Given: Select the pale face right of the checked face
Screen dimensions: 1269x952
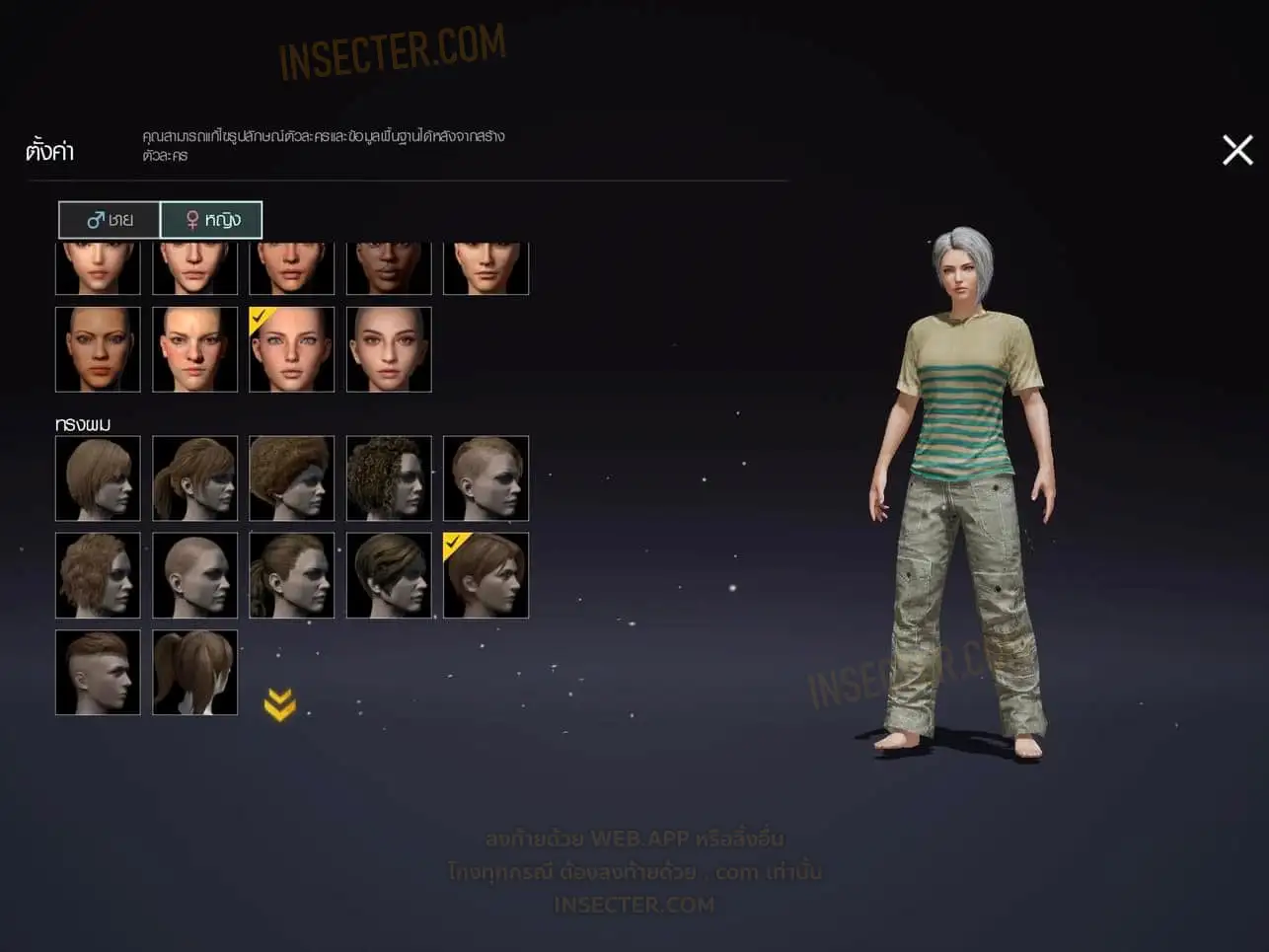Looking at the screenshot, I should coord(389,349).
